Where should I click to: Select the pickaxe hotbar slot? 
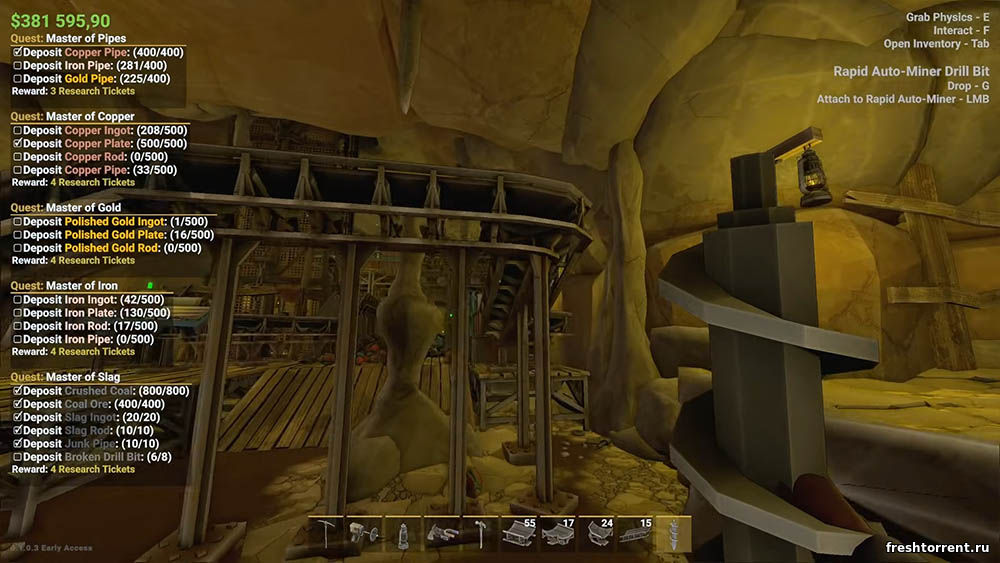coord(328,533)
